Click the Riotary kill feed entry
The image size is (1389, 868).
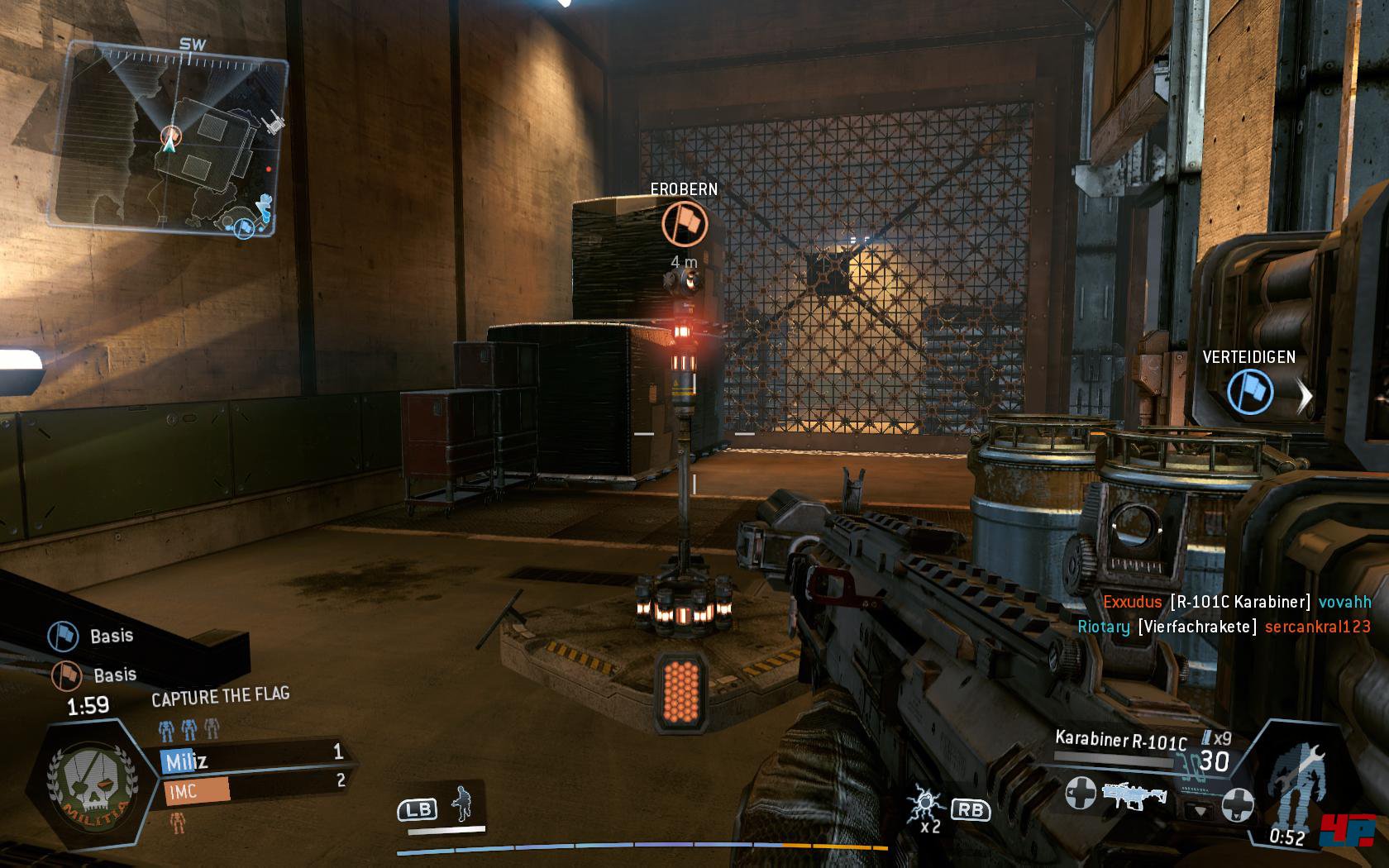(1224, 627)
